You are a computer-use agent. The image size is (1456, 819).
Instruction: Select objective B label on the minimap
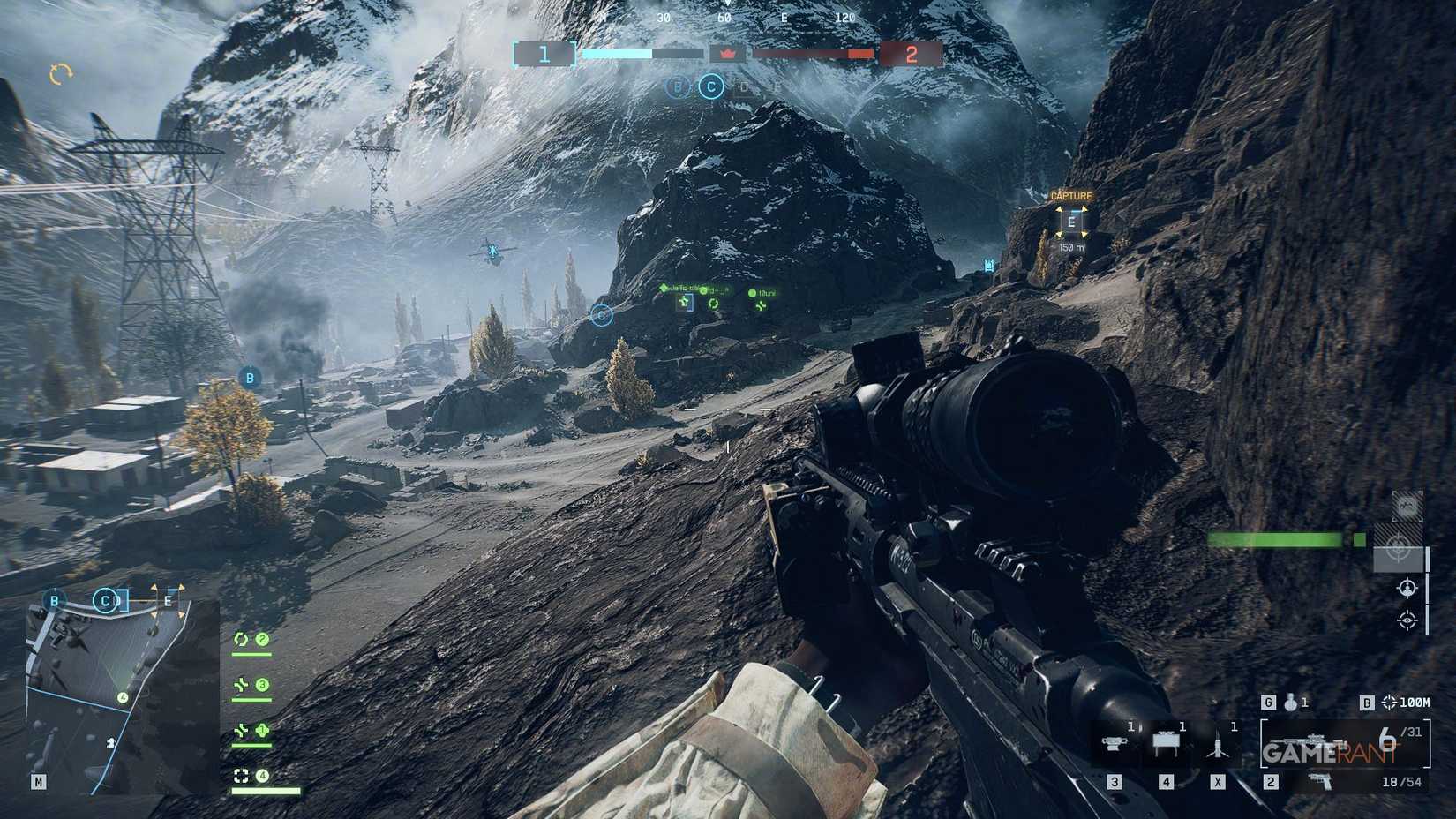tap(55, 599)
